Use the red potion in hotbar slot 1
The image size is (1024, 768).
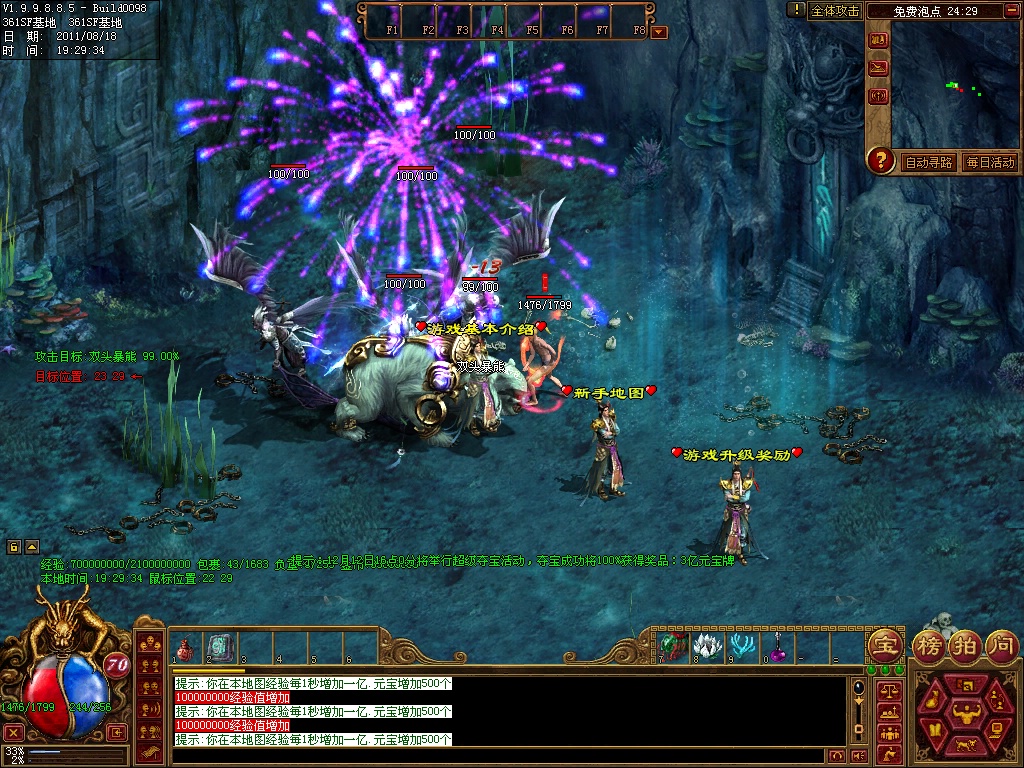click(x=185, y=650)
